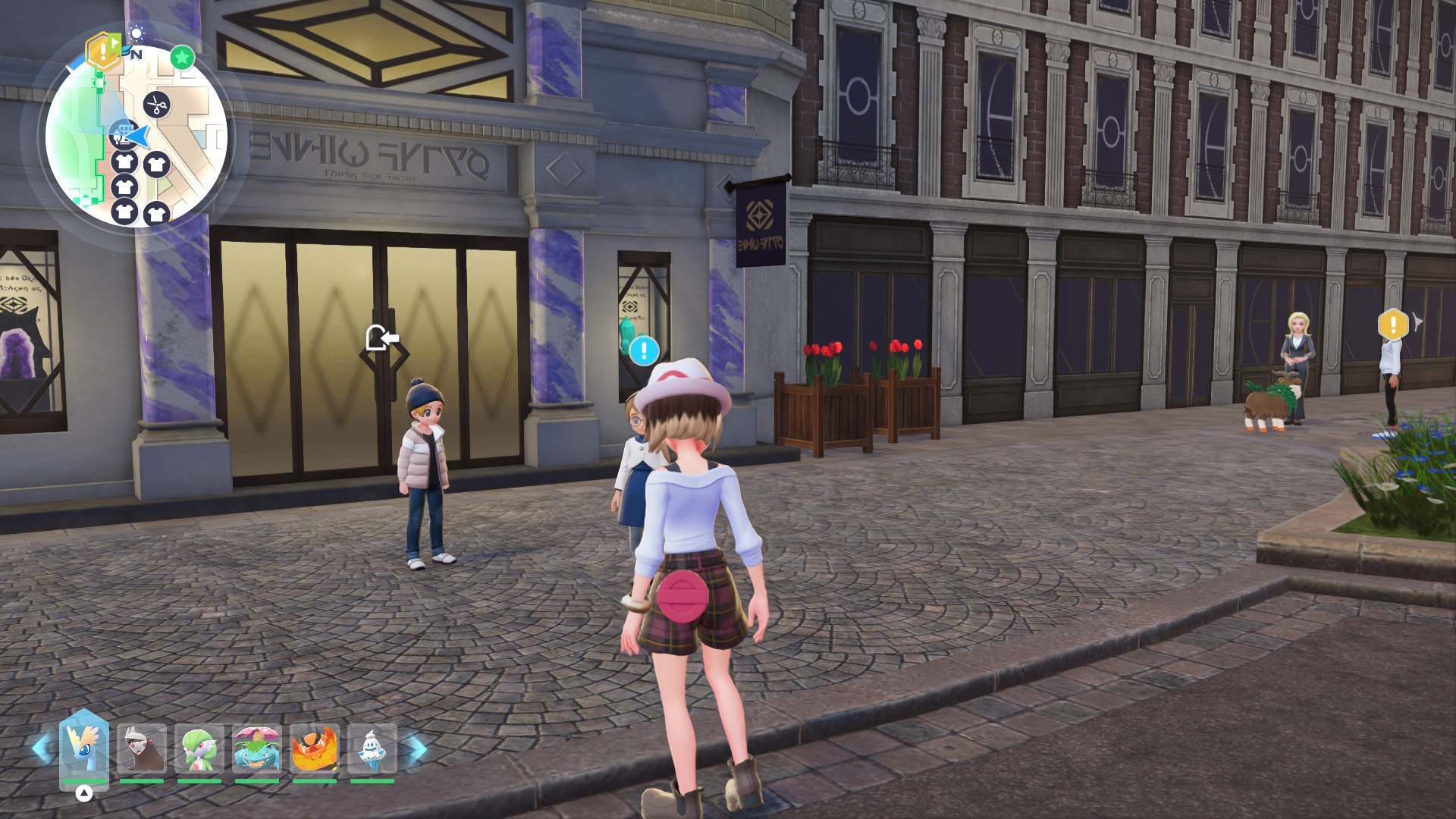
Task: Select the scissors salon marker on minimap
Action: pyautogui.click(x=157, y=105)
